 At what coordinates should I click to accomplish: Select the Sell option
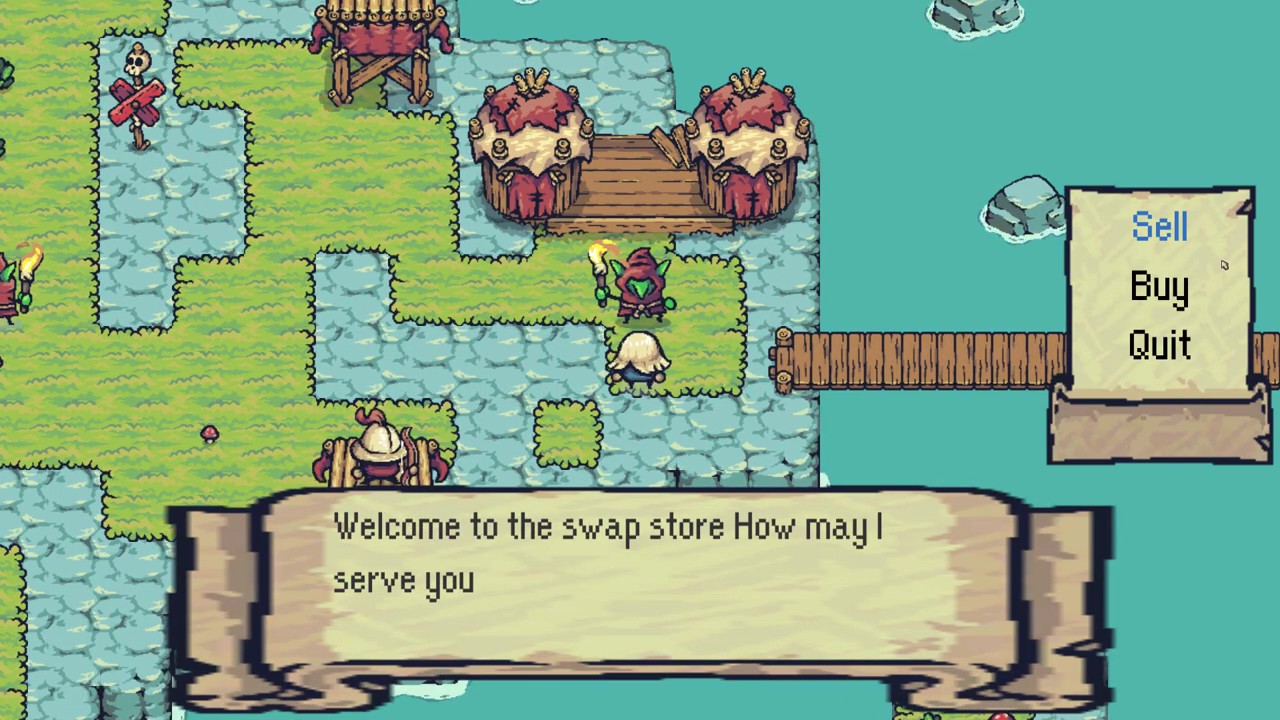tap(1159, 228)
